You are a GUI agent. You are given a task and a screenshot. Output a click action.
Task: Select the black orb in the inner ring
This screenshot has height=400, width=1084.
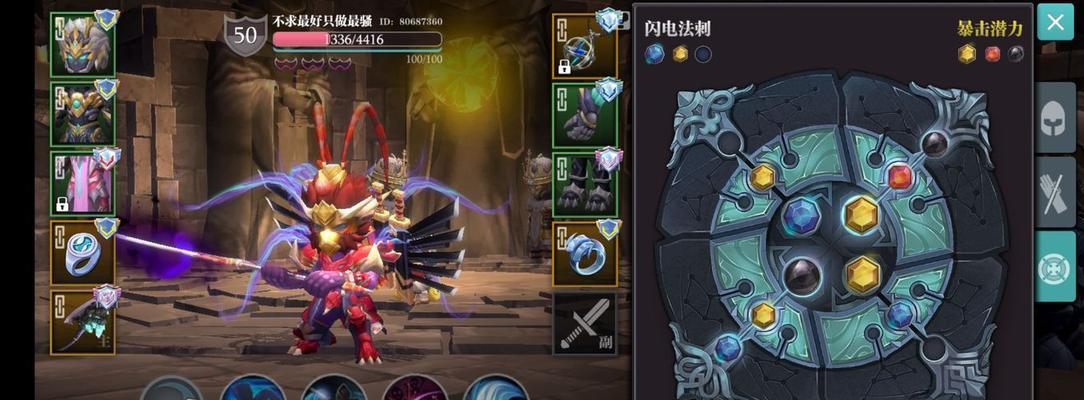point(802,275)
